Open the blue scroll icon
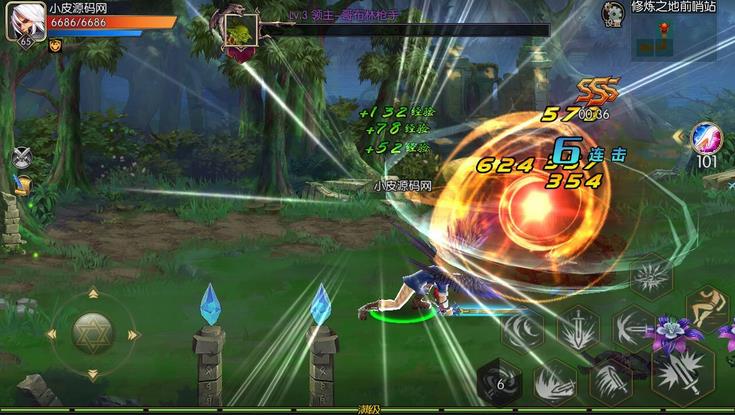 (22, 185)
